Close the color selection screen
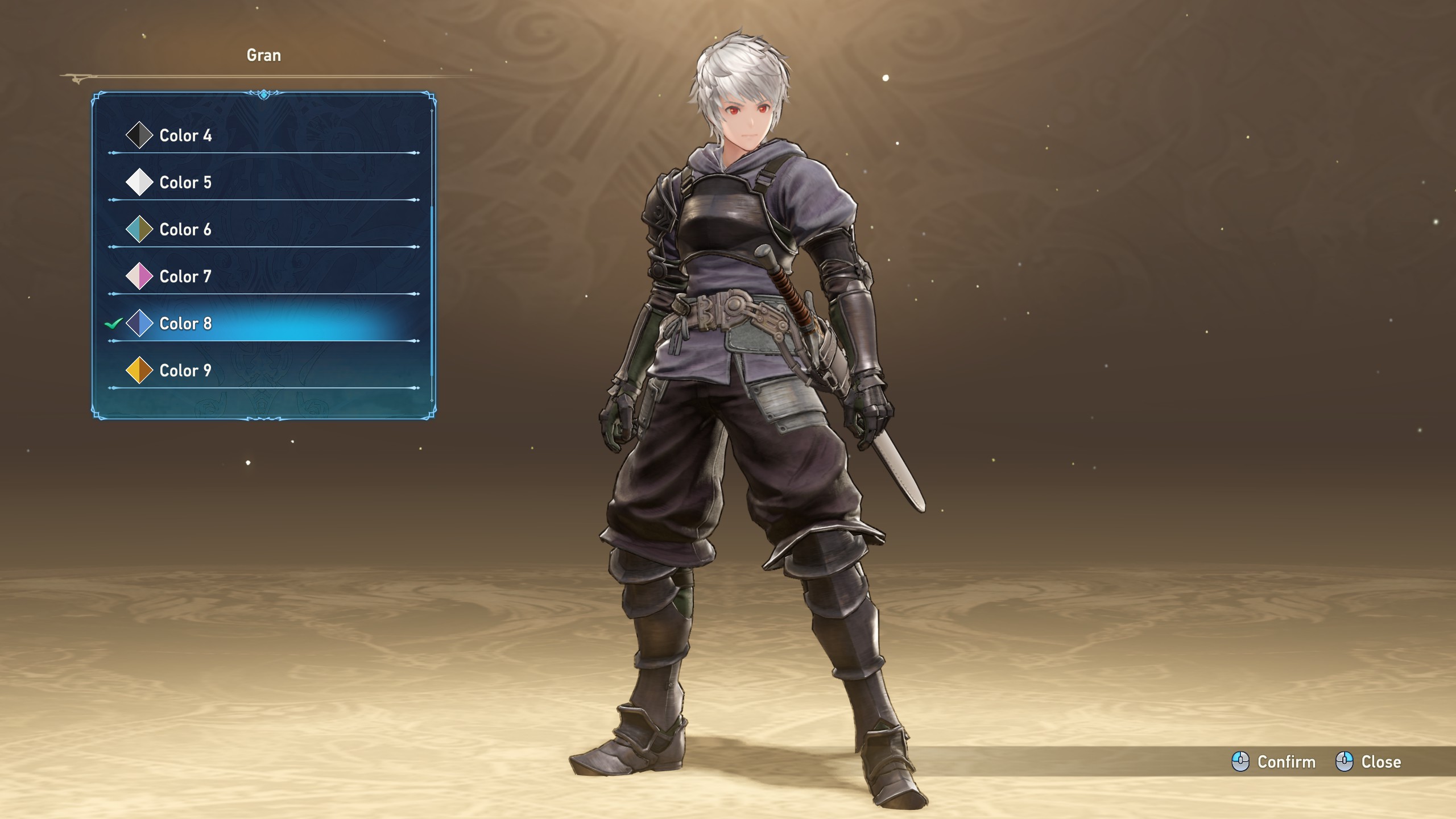 tap(1368, 762)
